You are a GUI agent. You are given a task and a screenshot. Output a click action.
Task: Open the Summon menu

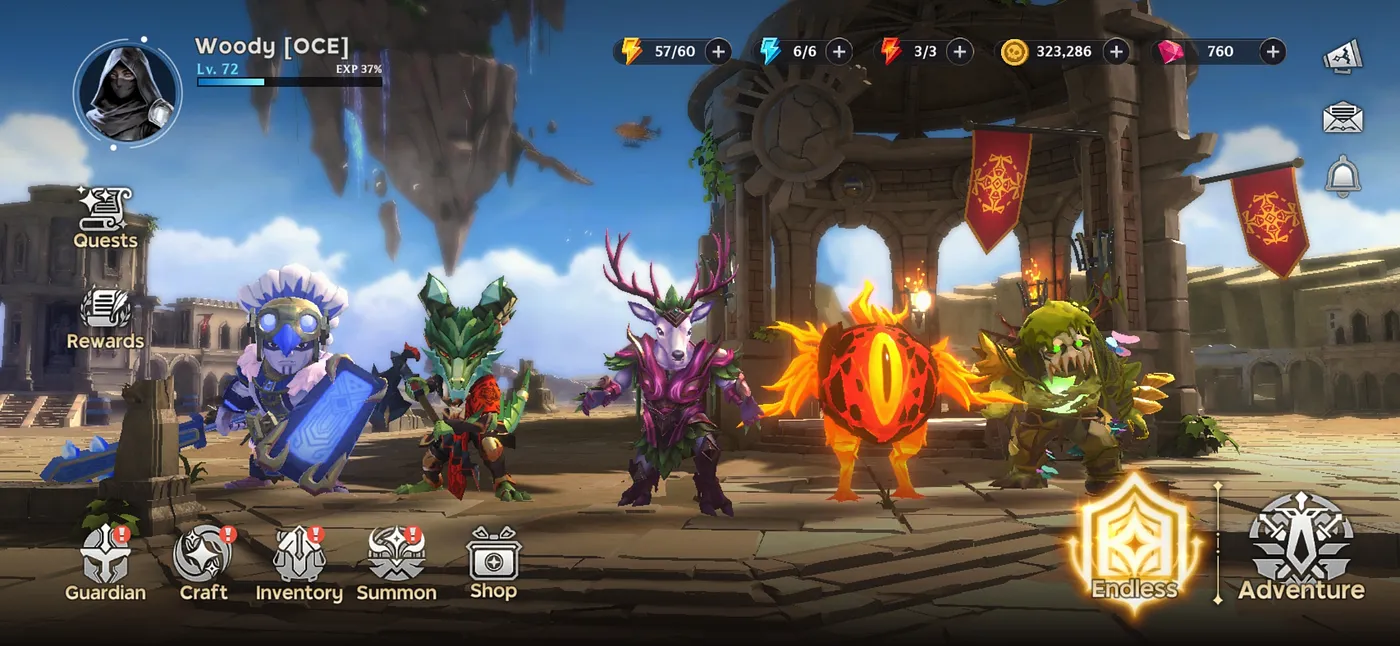pyautogui.click(x=397, y=563)
